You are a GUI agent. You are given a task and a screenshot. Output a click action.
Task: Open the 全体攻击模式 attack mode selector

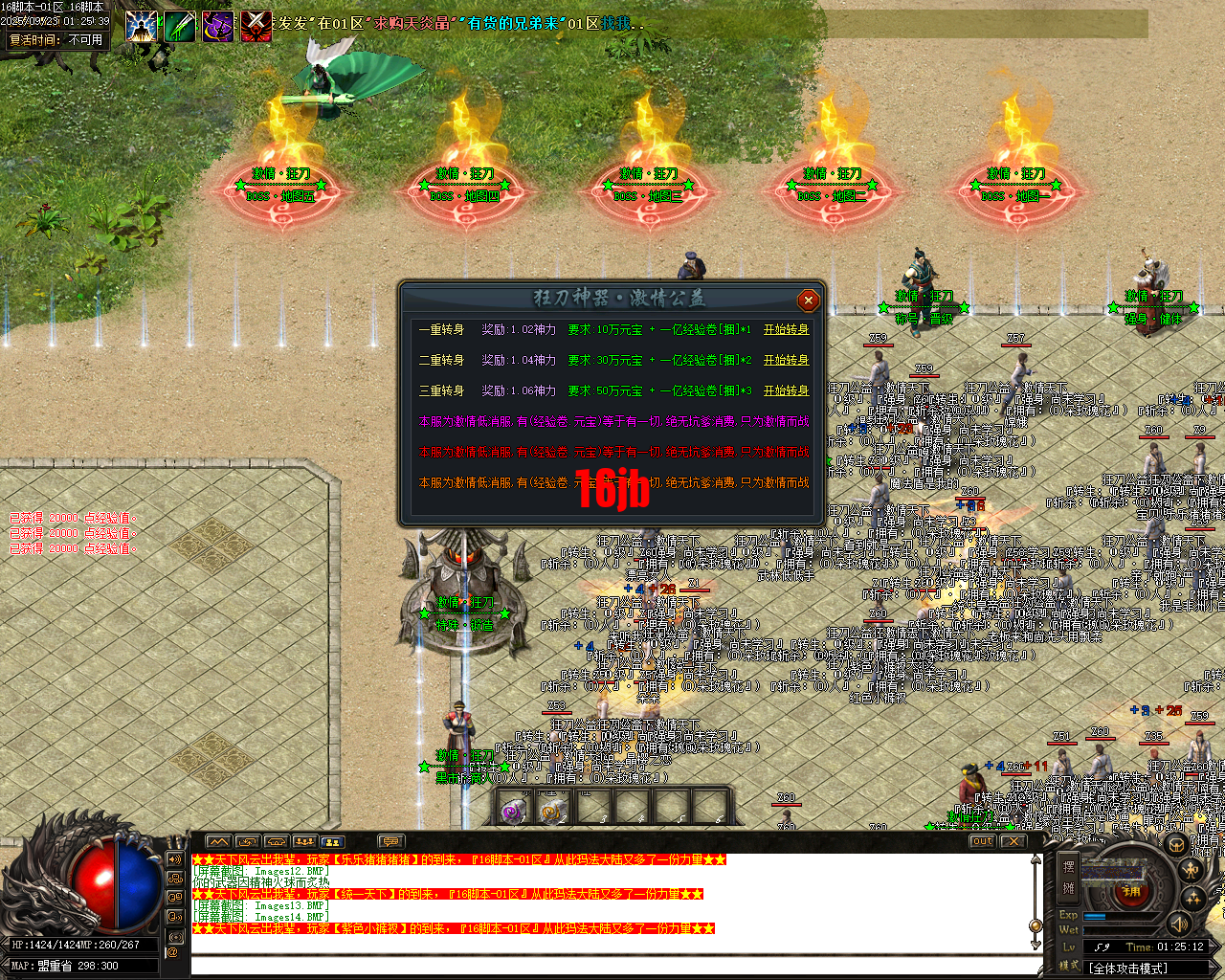click(1129, 968)
